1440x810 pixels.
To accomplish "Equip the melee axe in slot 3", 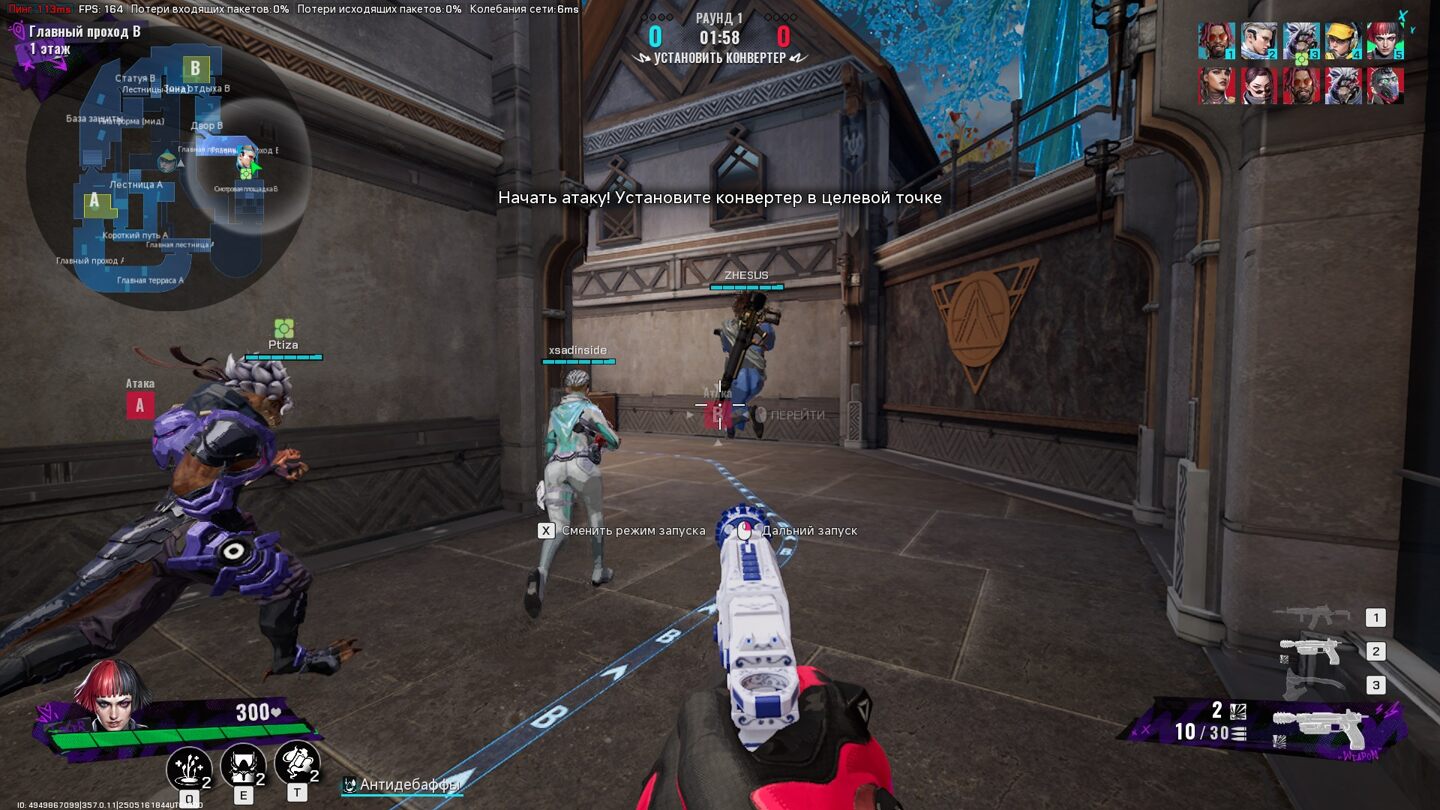I will [1315, 685].
